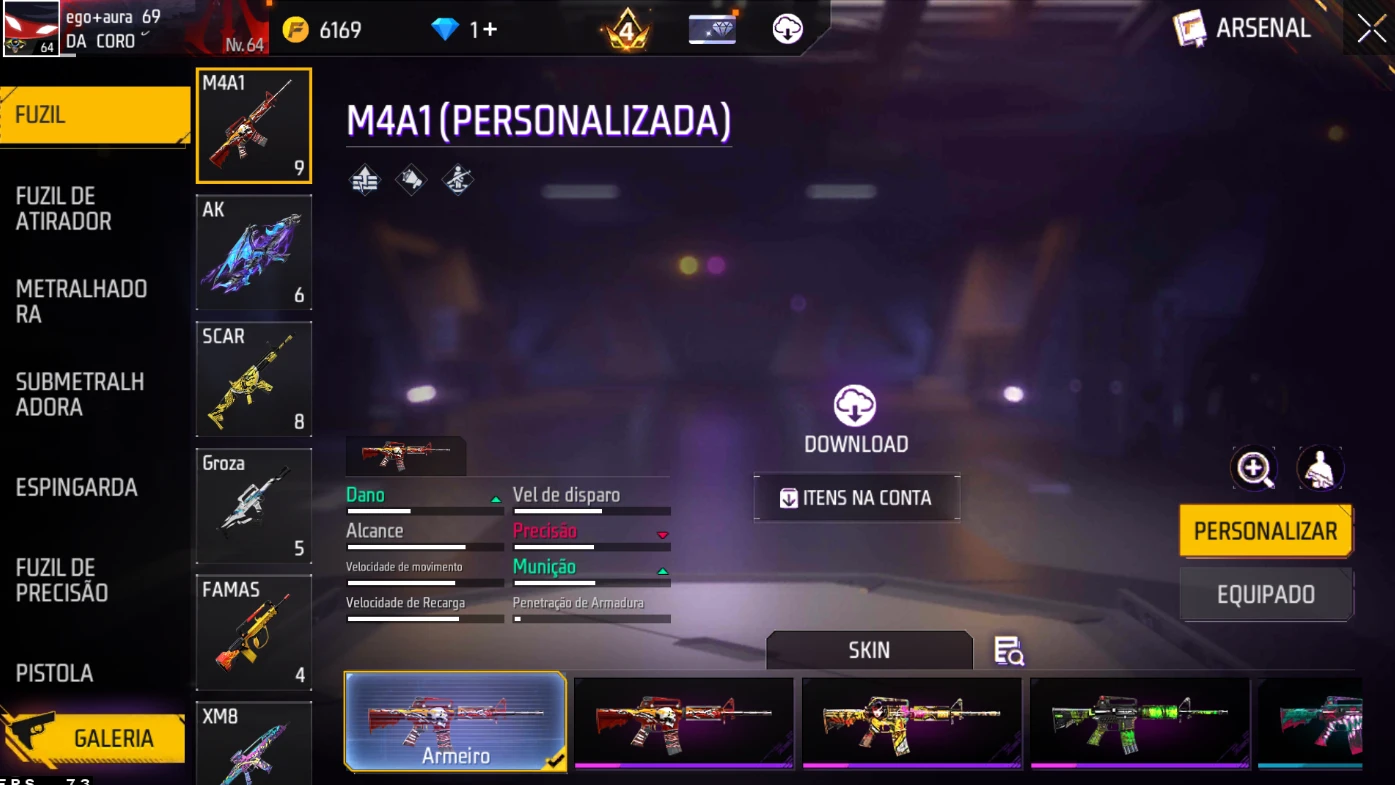Open the Pistola category
The height and width of the screenshot is (785, 1395).
point(55,673)
